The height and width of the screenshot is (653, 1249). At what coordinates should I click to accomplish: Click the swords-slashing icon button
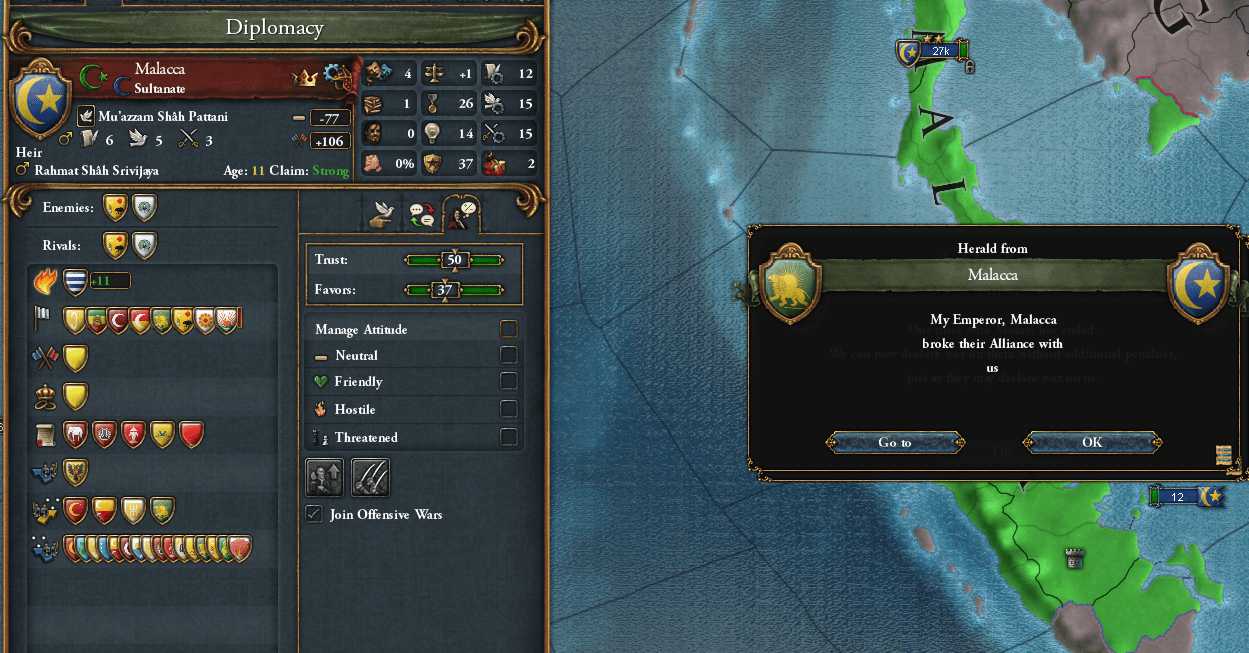tap(370, 478)
